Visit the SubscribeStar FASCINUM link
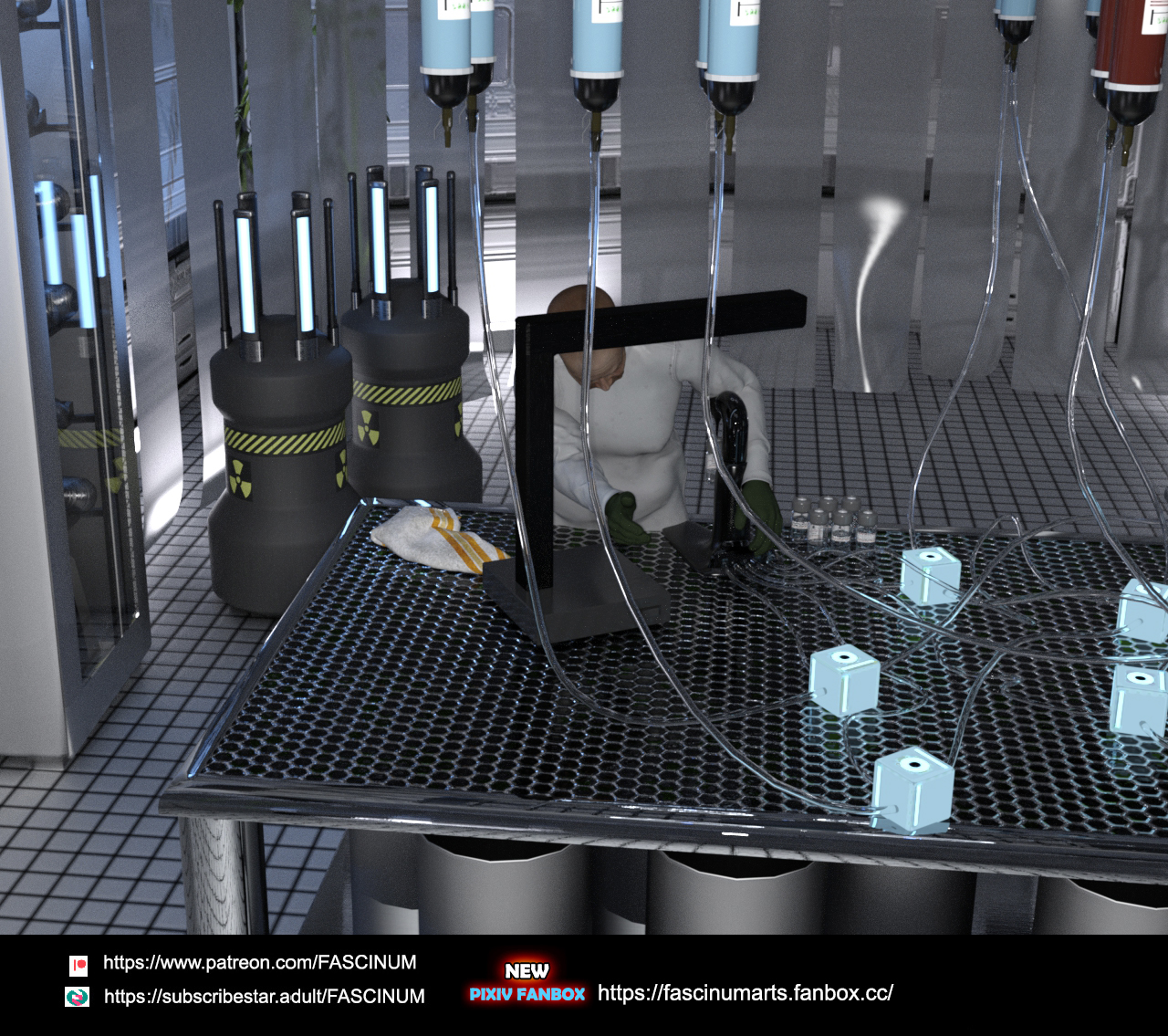 click(264, 997)
